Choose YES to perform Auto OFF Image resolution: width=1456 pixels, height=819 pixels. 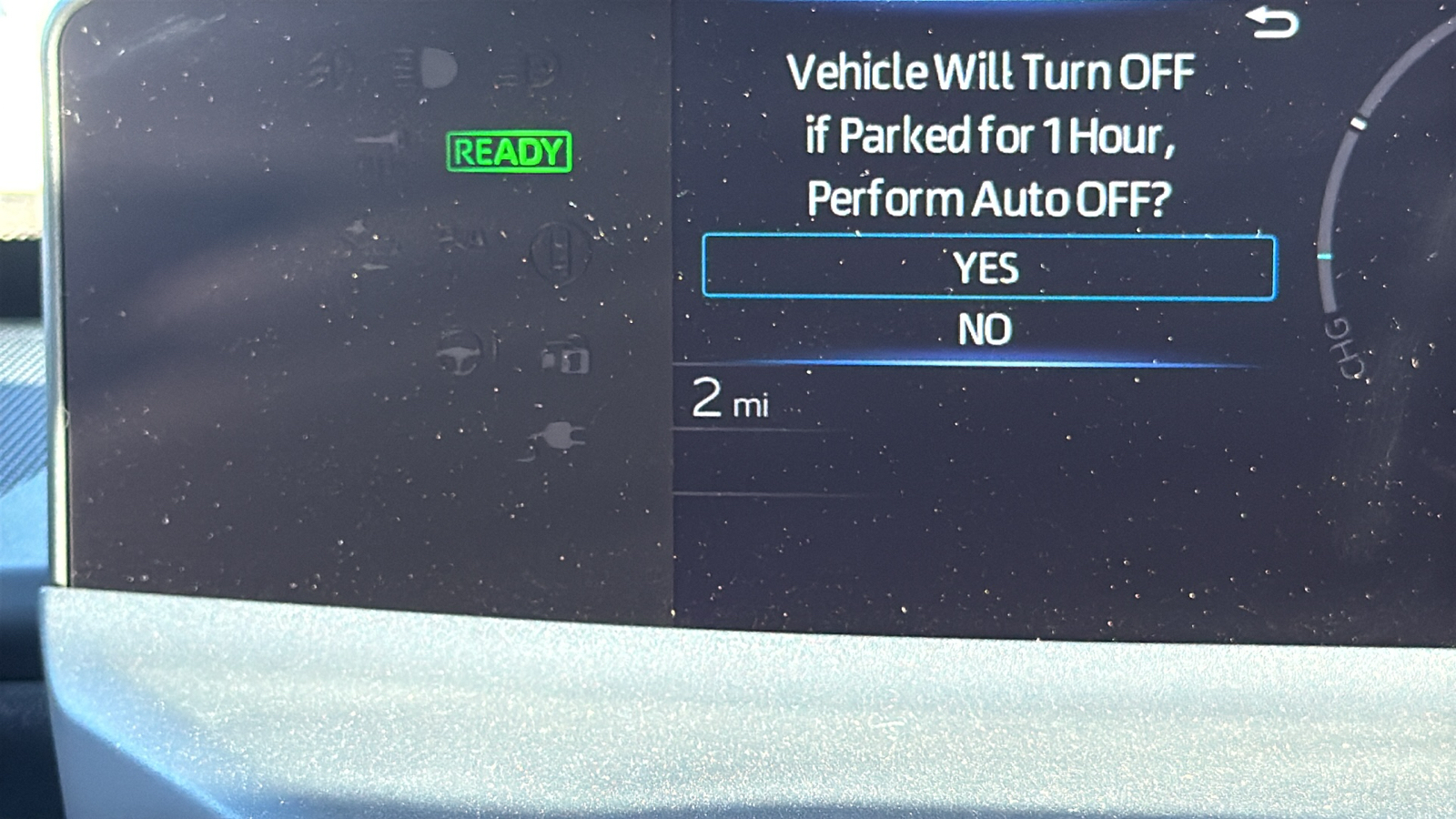(988, 268)
